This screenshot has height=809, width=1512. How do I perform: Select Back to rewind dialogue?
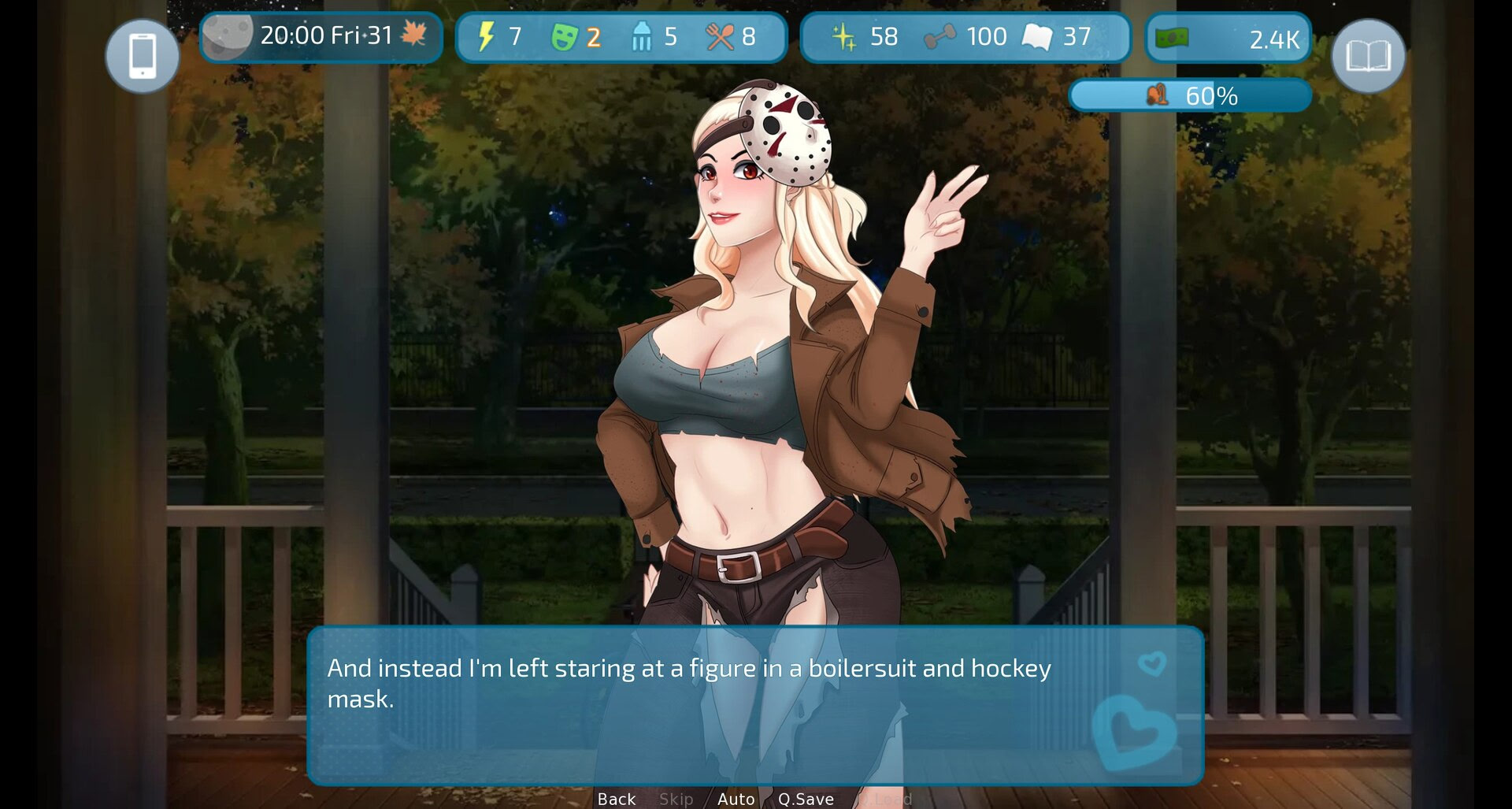pyautogui.click(x=616, y=799)
